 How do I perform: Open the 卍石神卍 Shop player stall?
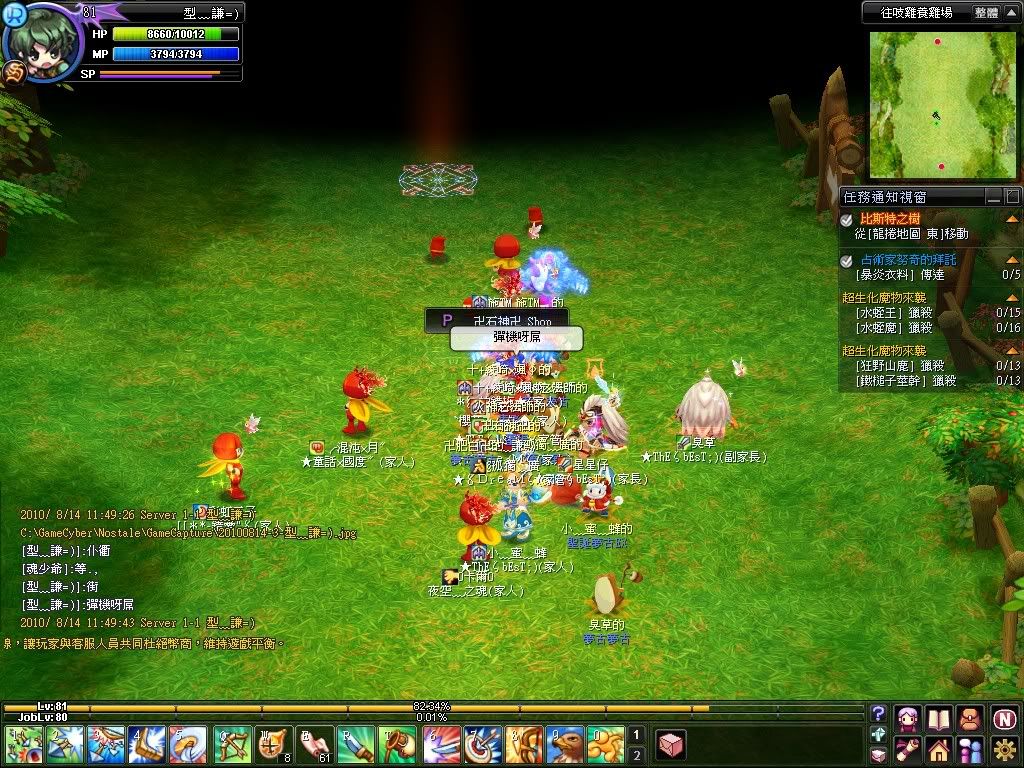497,321
